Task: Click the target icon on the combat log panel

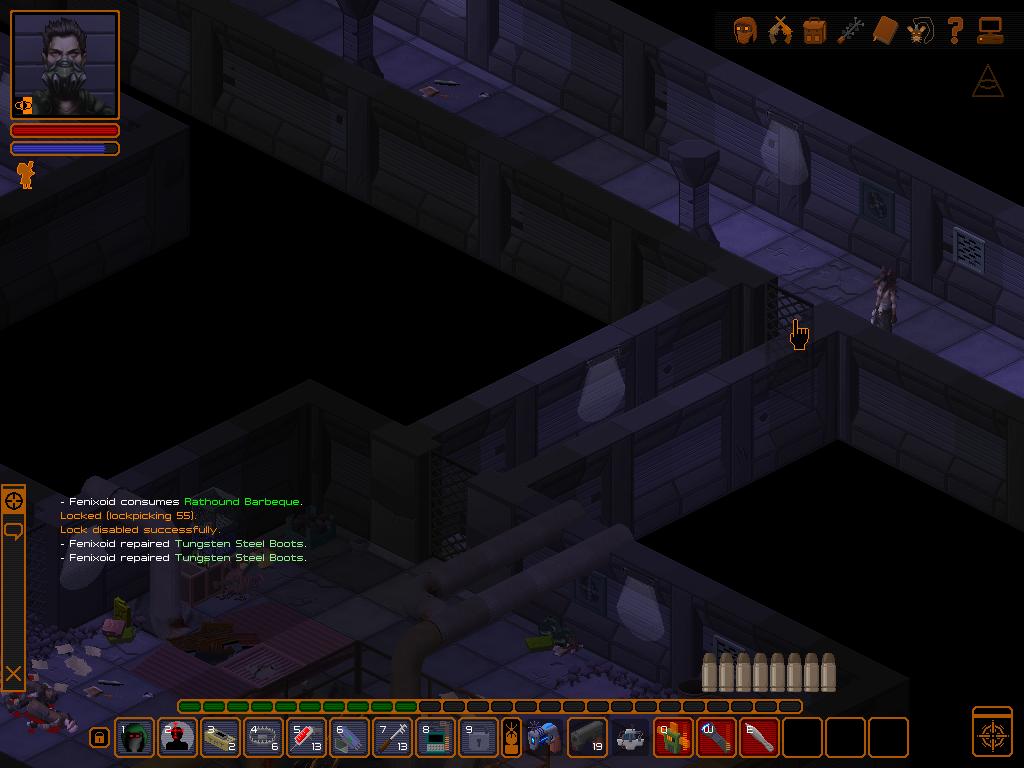Action: pos(14,501)
